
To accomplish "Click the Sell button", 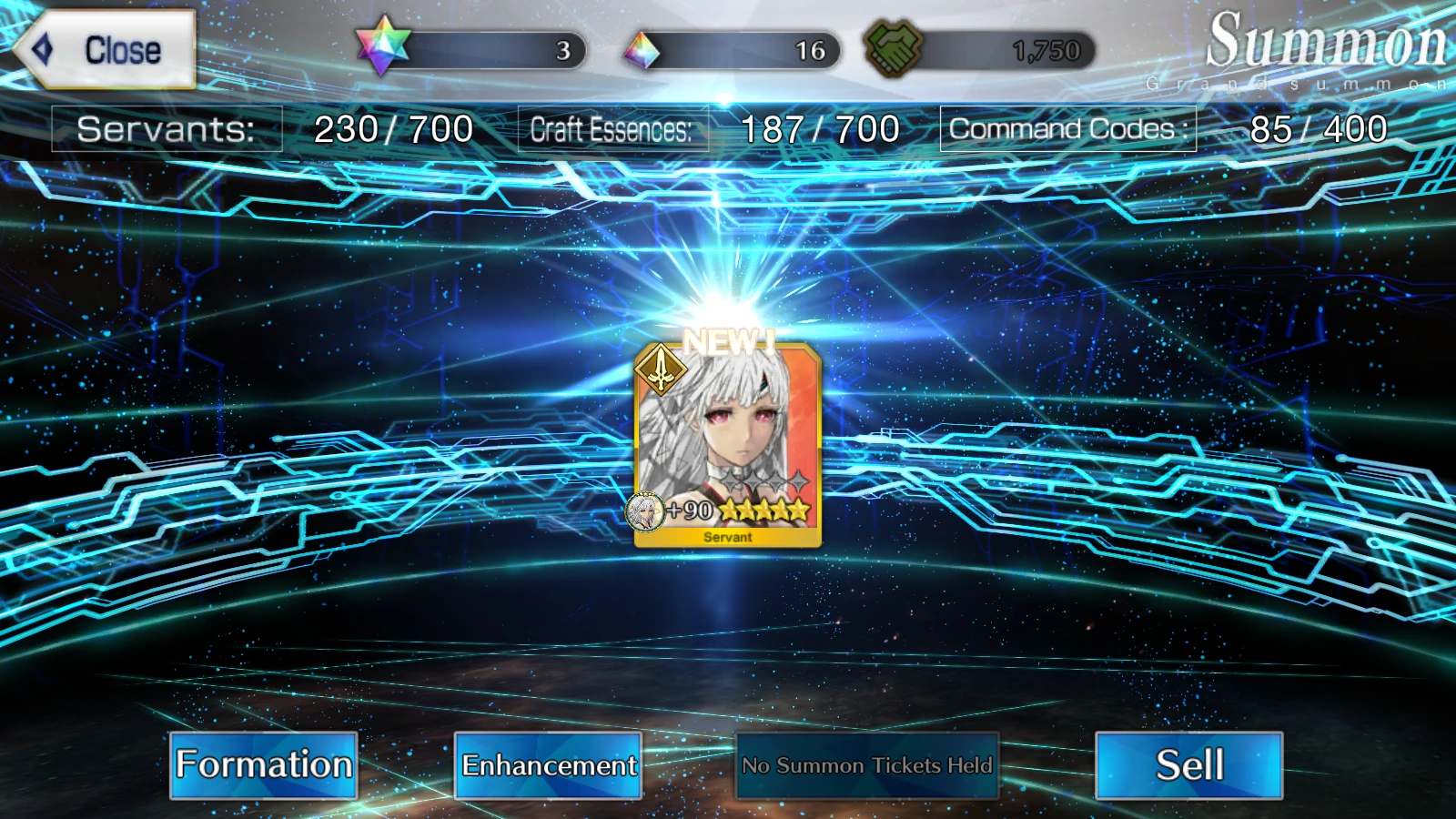I will pyautogui.click(x=1190, y=765).
